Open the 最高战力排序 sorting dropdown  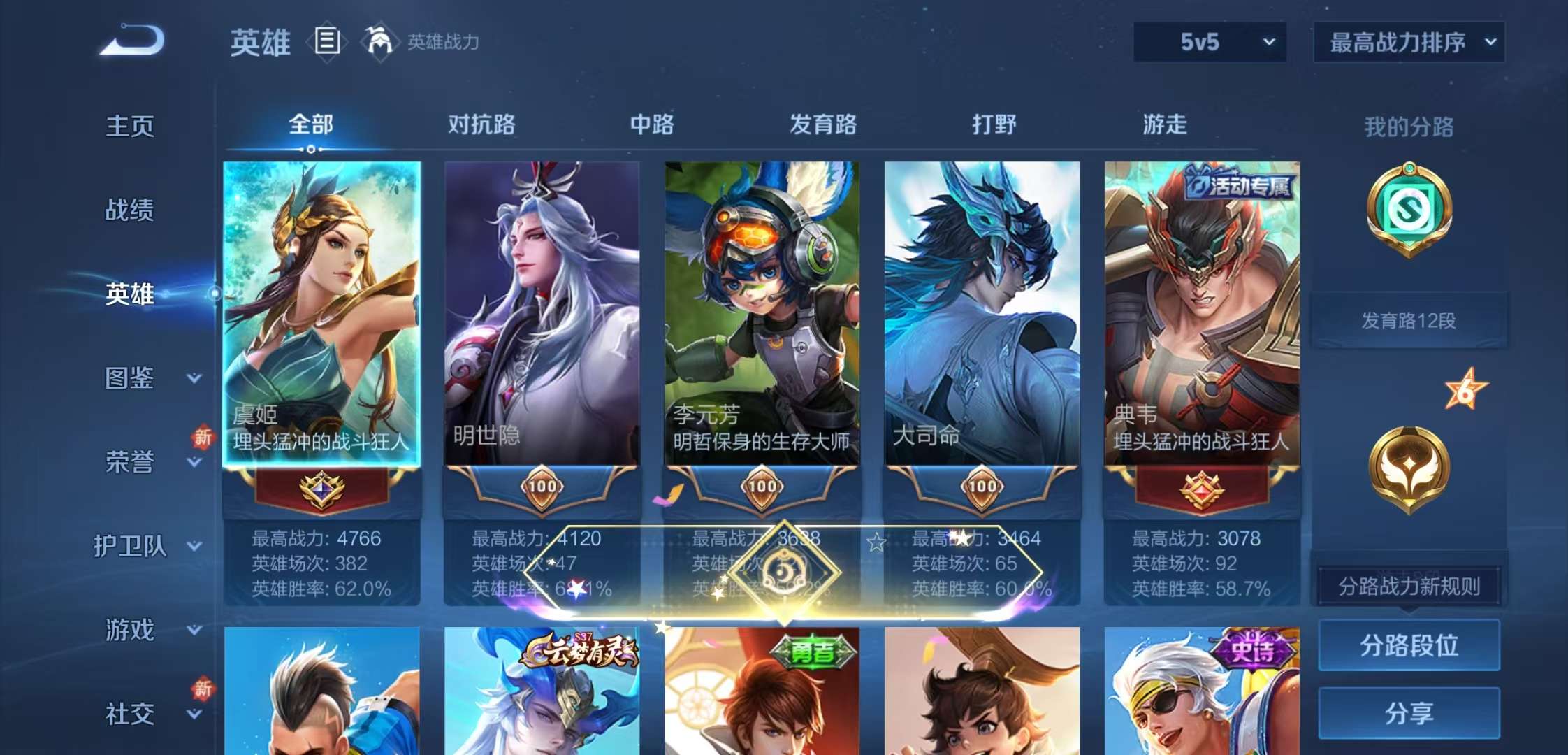tap(1408, 41)
